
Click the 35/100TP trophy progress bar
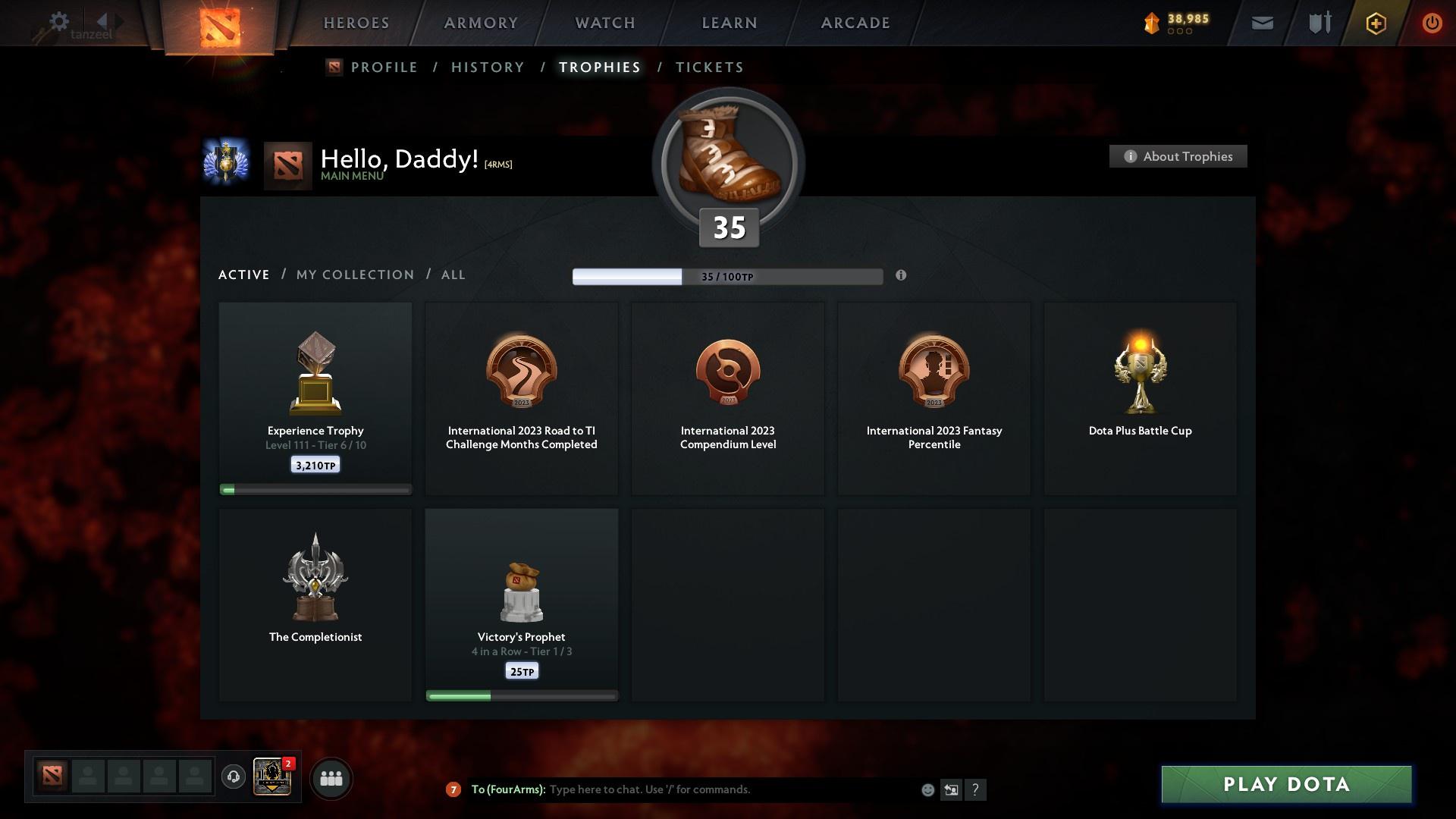point(727,277)
